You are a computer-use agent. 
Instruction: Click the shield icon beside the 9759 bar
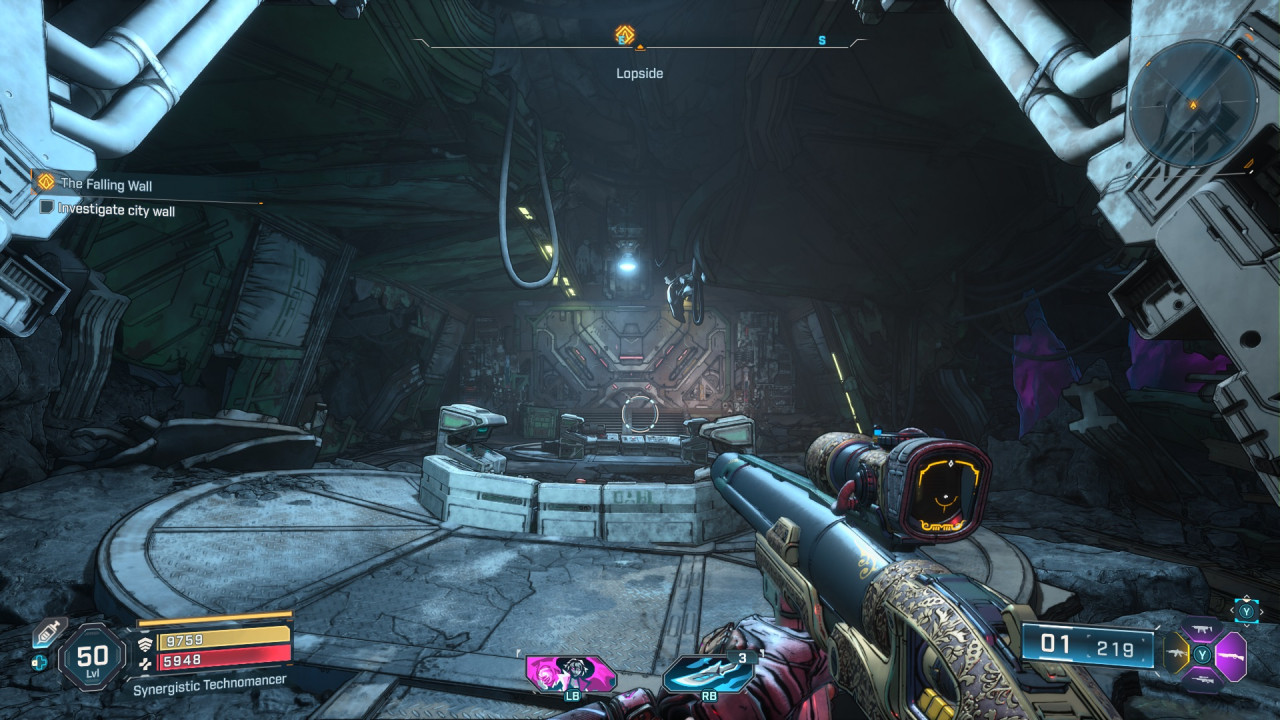coord(146,644)
